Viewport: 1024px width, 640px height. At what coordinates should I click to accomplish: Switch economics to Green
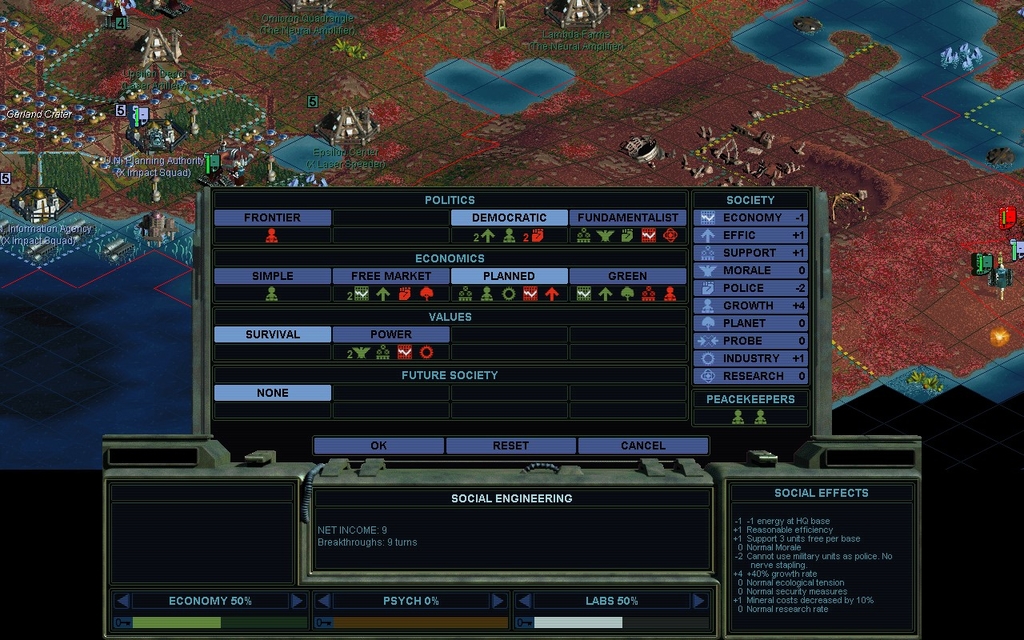628,276
